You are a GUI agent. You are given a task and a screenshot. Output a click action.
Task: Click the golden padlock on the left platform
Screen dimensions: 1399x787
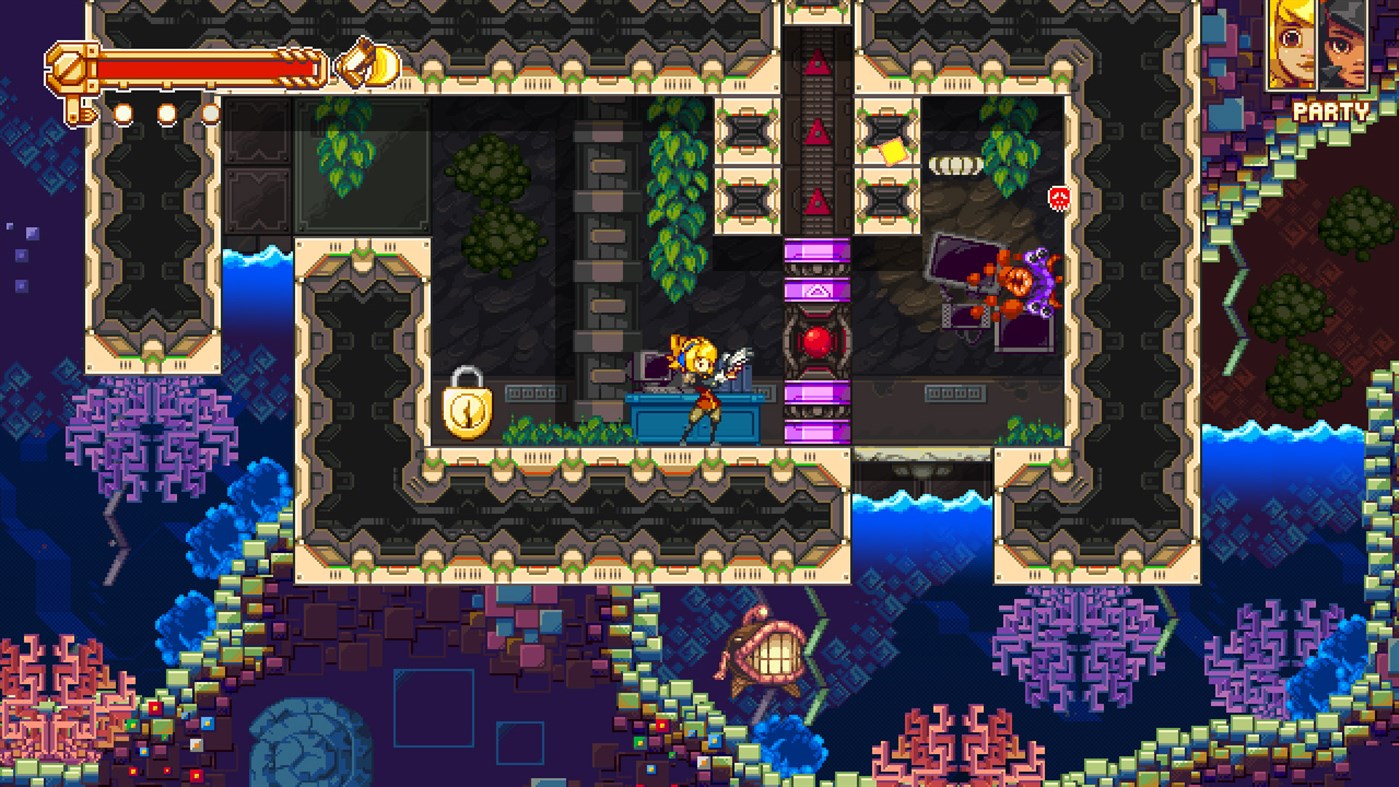pos(467,412)
